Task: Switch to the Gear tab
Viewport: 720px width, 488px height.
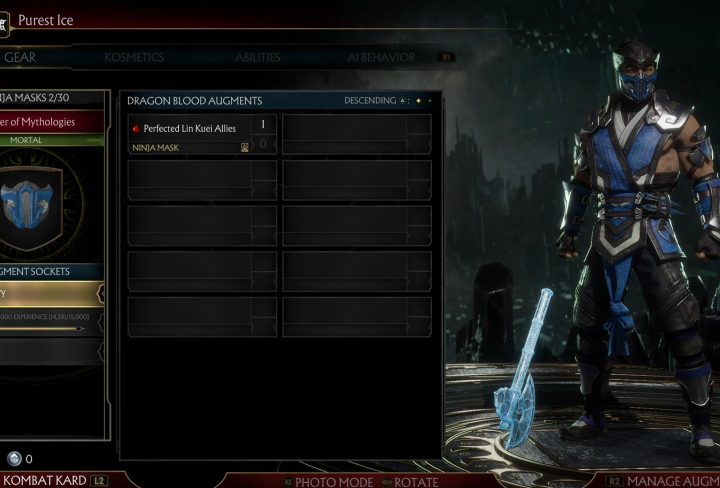Action: [x=20, y=57]
